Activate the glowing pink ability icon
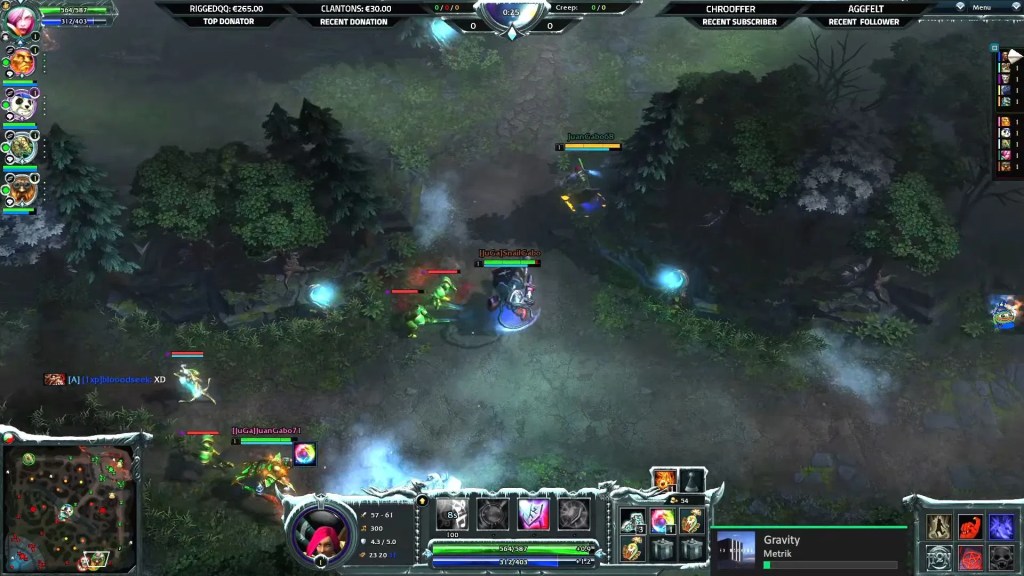The width and height of the screenshot is (1024, 576). click(532, 514)
